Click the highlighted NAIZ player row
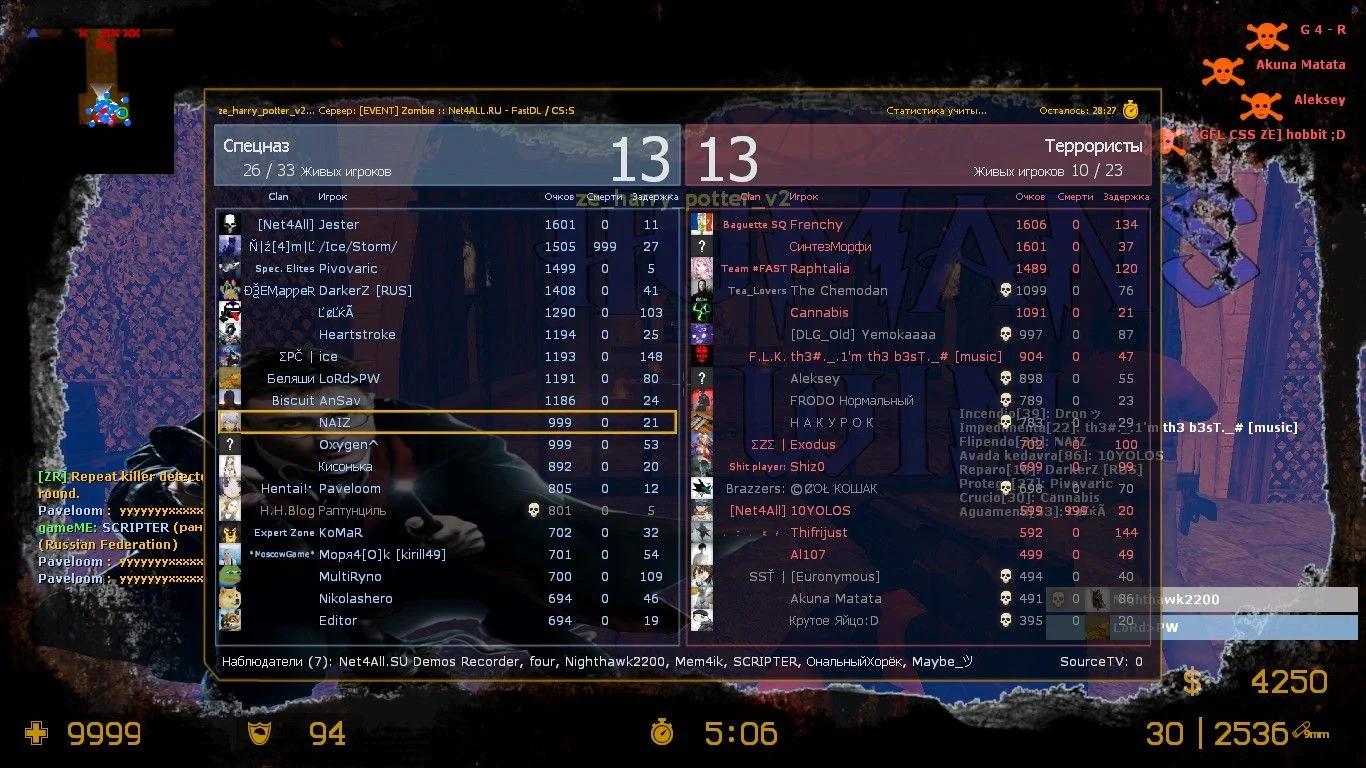Viewport: 1366px width, 768px height. [446, 423]
